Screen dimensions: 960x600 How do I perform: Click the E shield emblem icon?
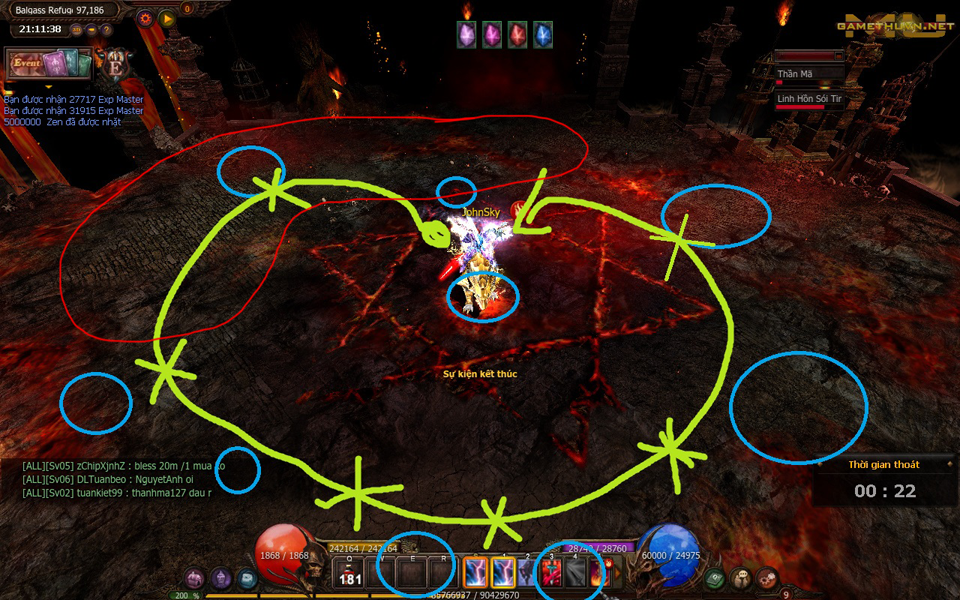tap(116, 65)
